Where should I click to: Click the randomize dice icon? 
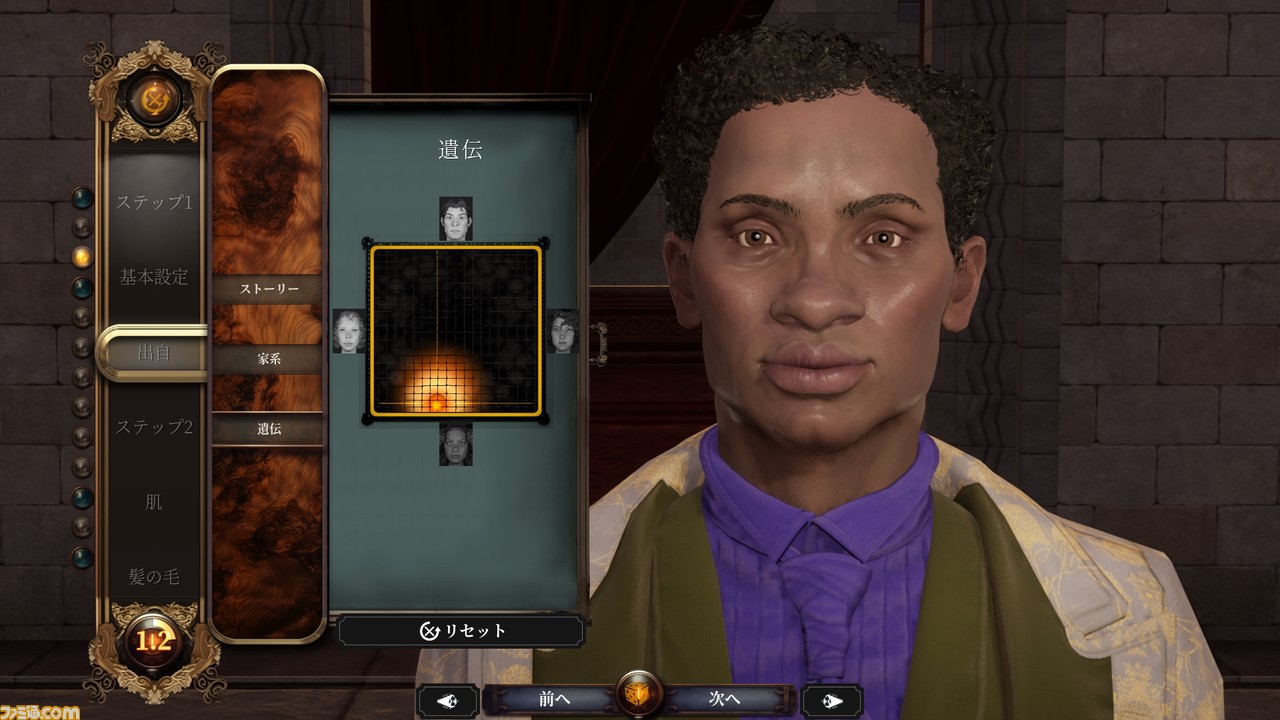point(638,697)
